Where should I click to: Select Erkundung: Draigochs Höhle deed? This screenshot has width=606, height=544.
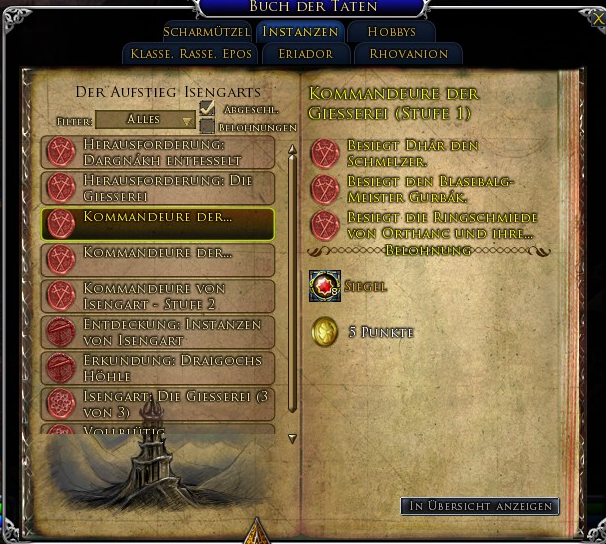(158, 367)
